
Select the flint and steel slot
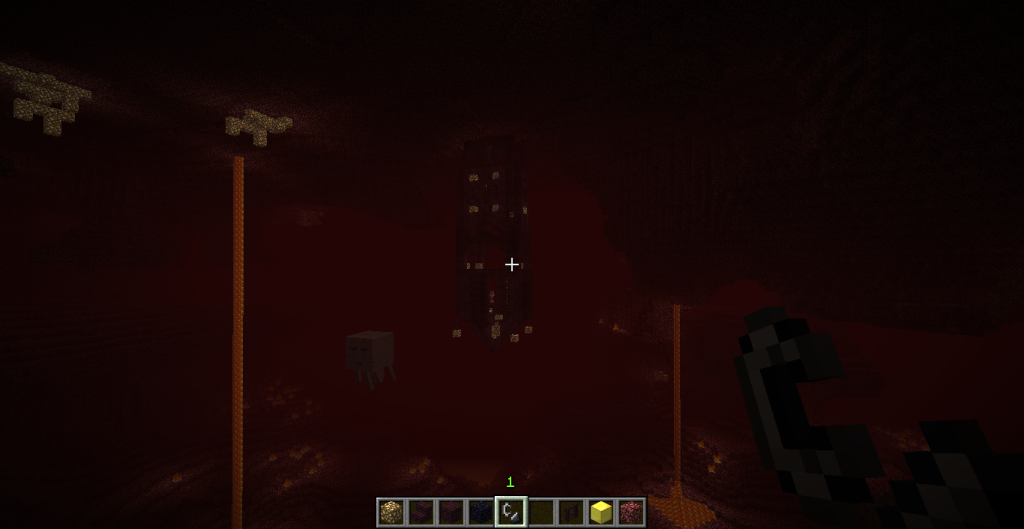click(511, 512)
